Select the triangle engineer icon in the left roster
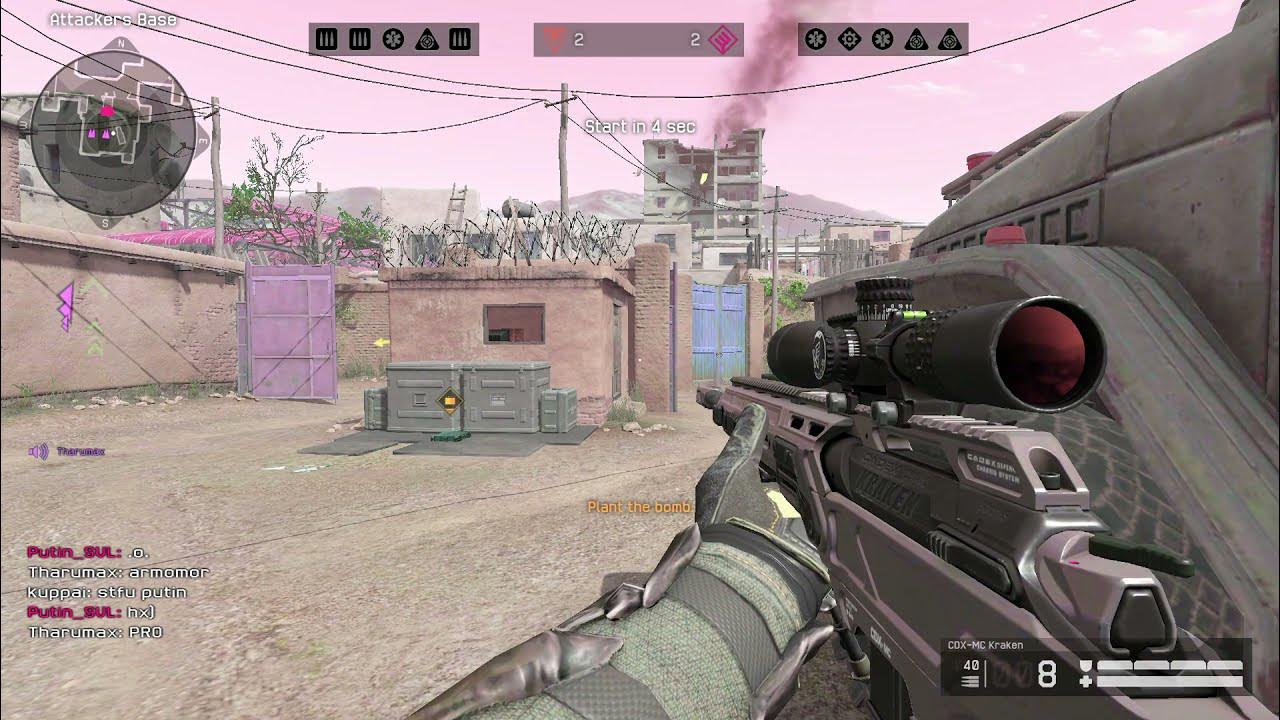Image resolution: width=1280 pixels, height=720 pixels. pos(426,40)
